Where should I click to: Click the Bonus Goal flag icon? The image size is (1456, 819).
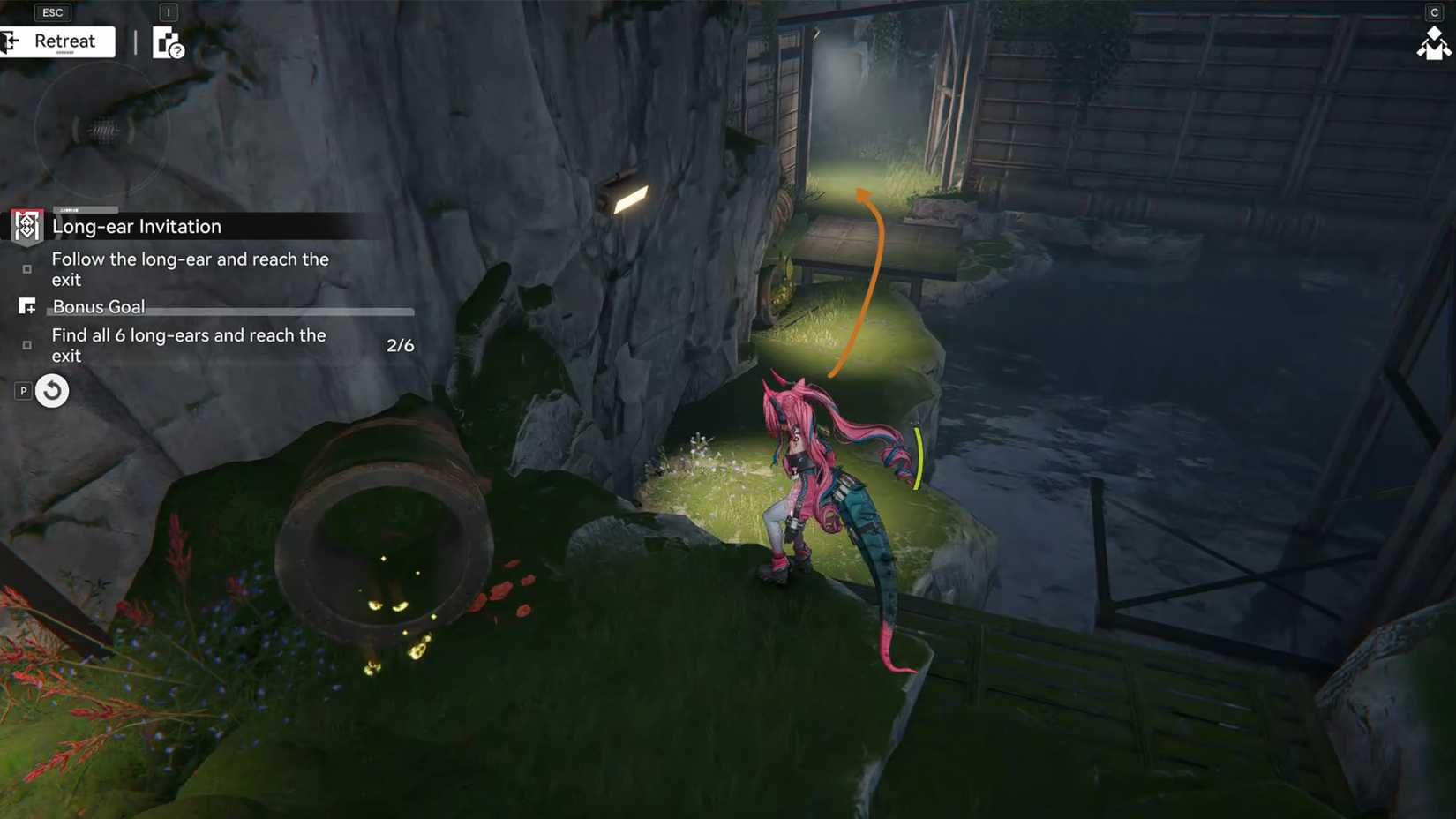click(x=27, y=306)
